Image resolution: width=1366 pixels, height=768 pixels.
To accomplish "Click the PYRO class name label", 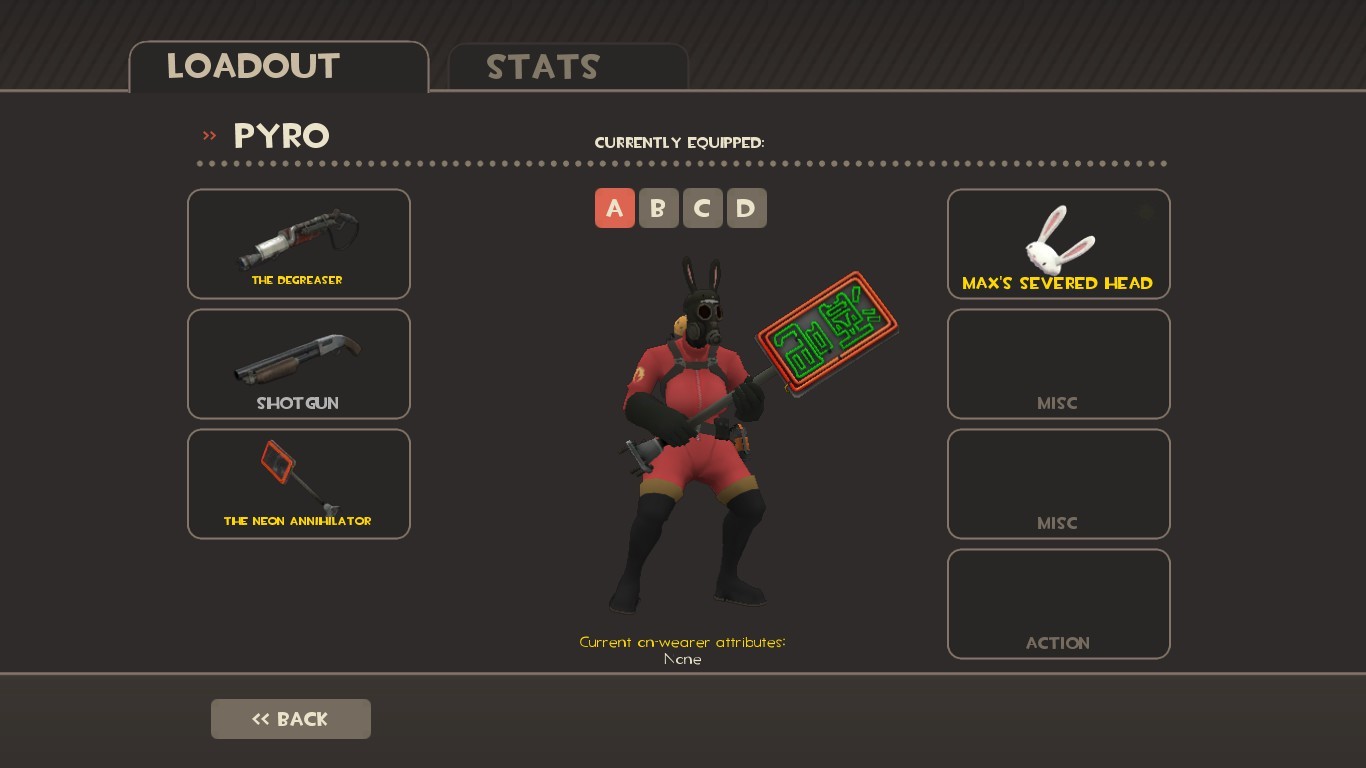I will pyautogui.click(x=281, y=136).
